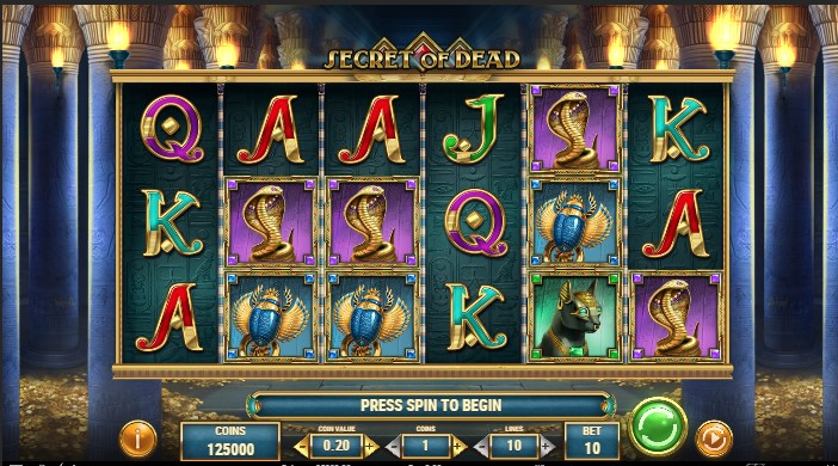Spin the reels with the green button
Screen dimensions: 838x466
658,428
